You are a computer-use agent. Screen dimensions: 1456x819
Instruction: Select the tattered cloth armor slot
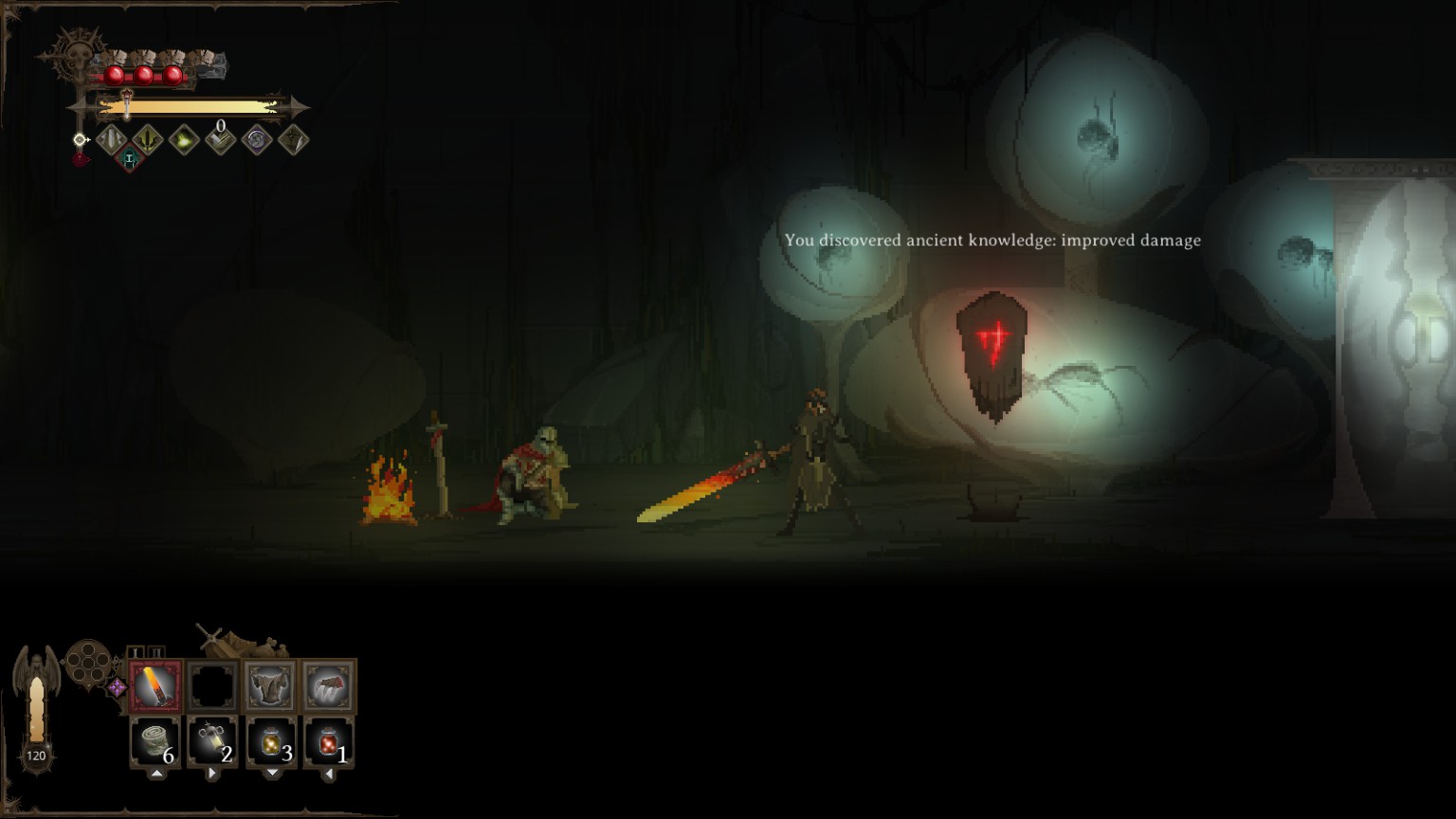270,685
